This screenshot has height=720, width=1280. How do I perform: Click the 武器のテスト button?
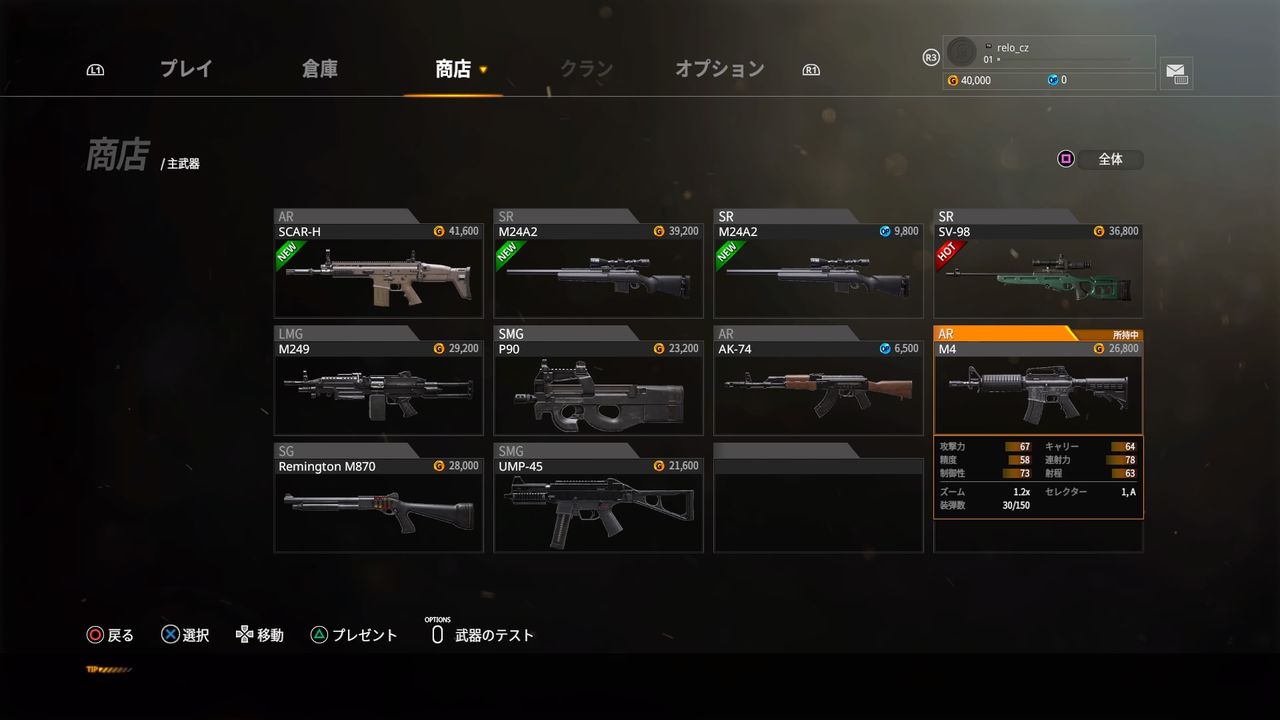point(489,634)
